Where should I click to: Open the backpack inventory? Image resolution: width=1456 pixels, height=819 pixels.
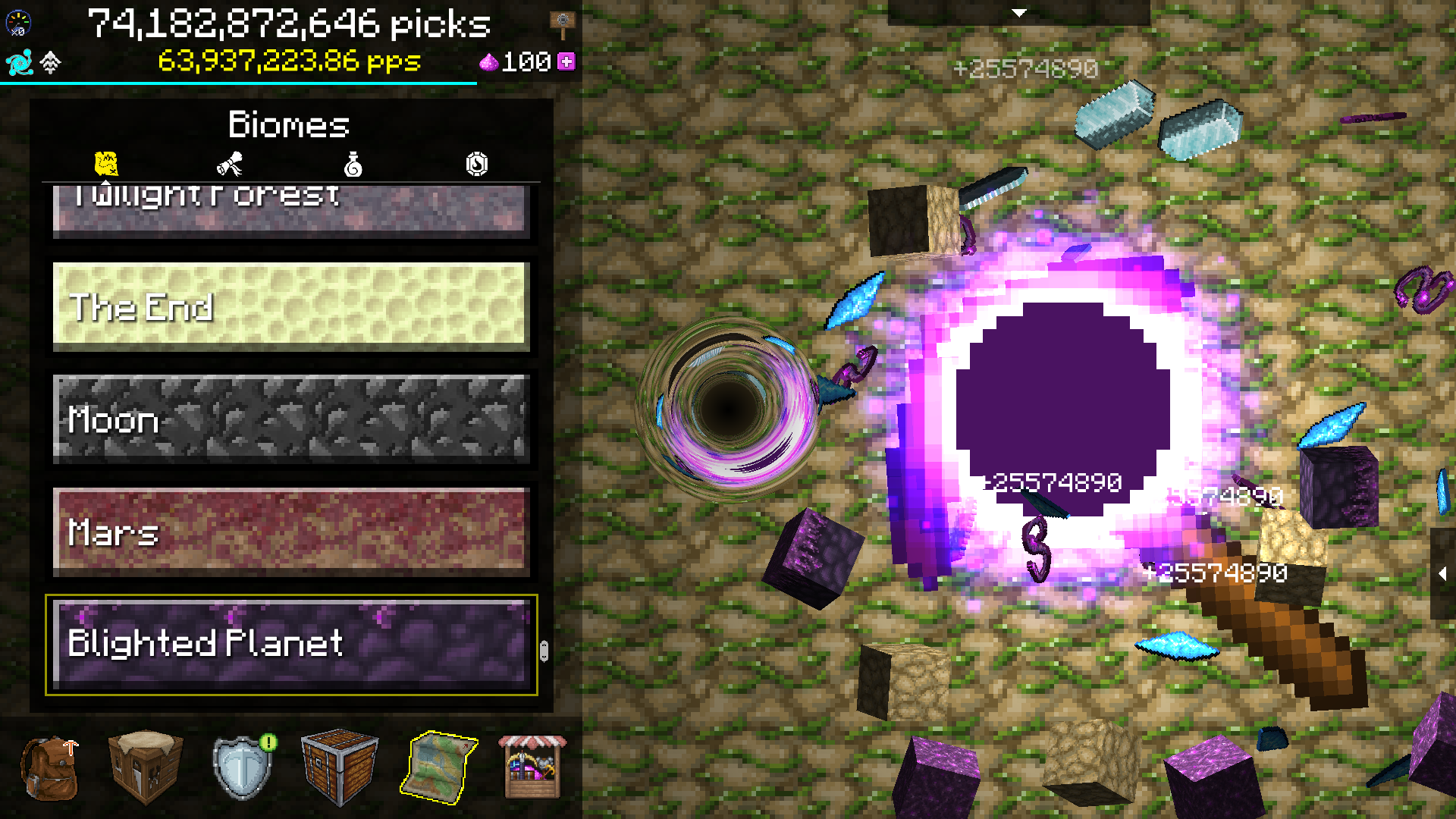pos(49,770)
